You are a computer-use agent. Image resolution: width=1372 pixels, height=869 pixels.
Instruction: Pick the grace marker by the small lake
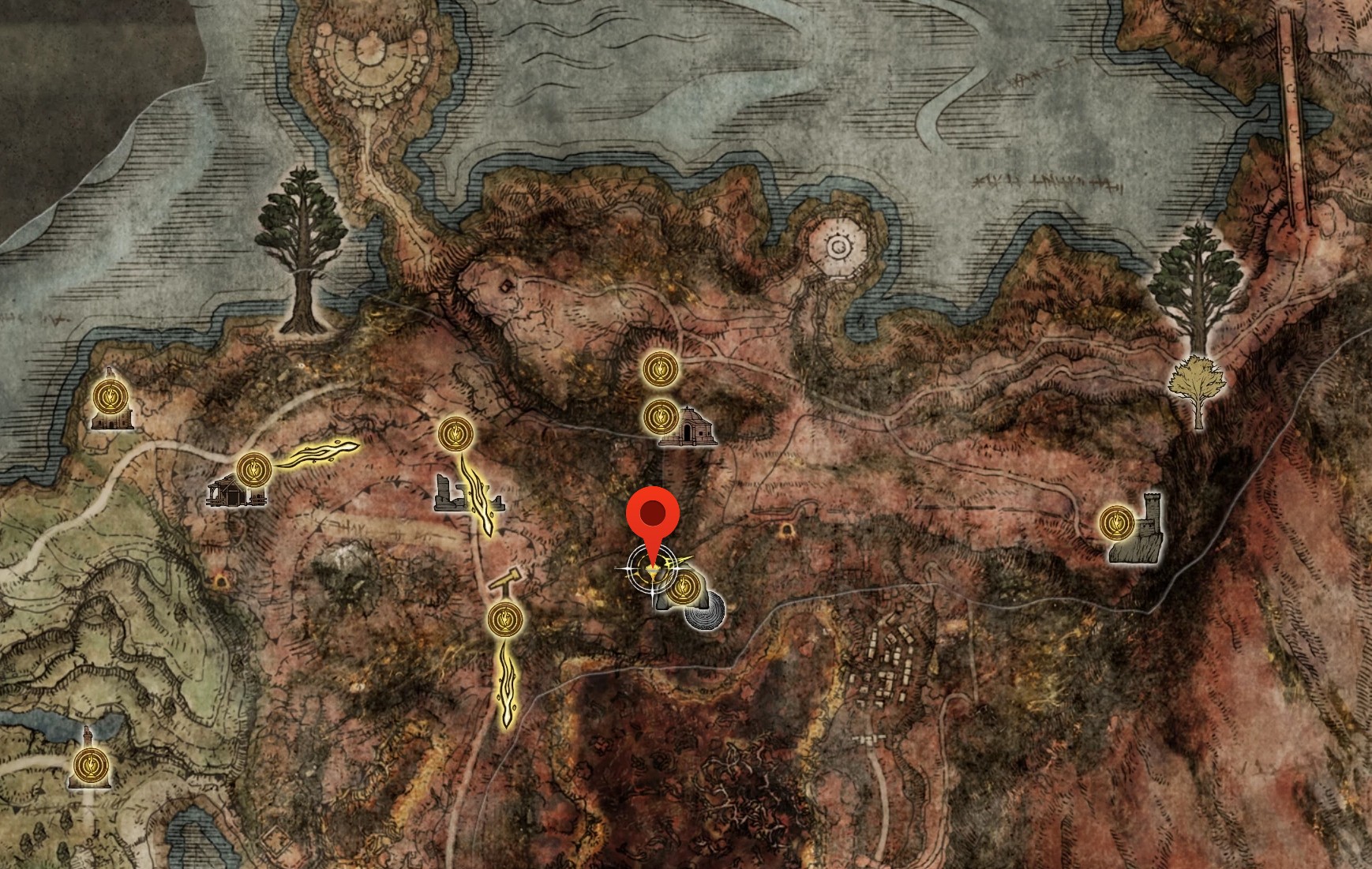tap(88, 765)
